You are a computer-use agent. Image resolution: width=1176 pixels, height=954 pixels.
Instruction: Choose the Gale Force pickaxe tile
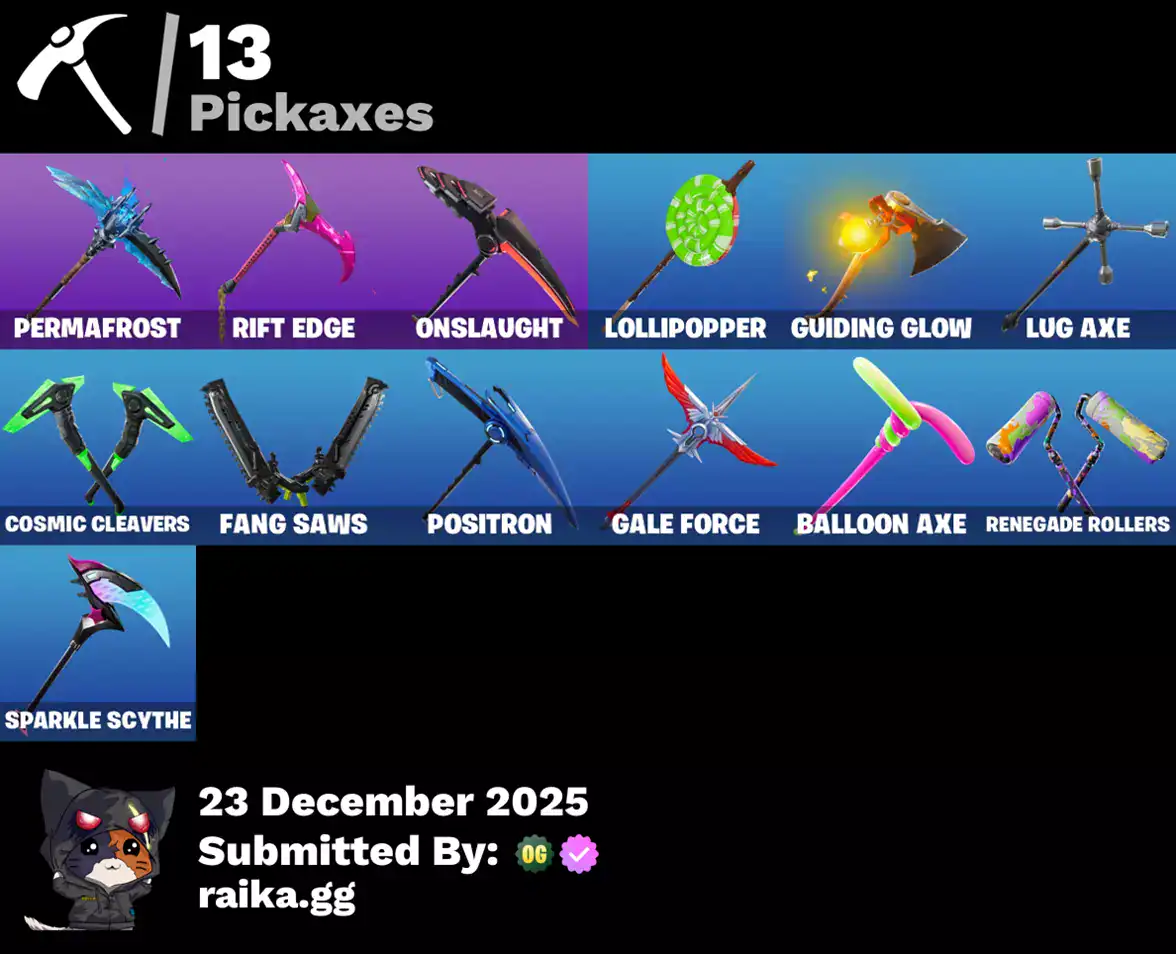tap(686, 446)
